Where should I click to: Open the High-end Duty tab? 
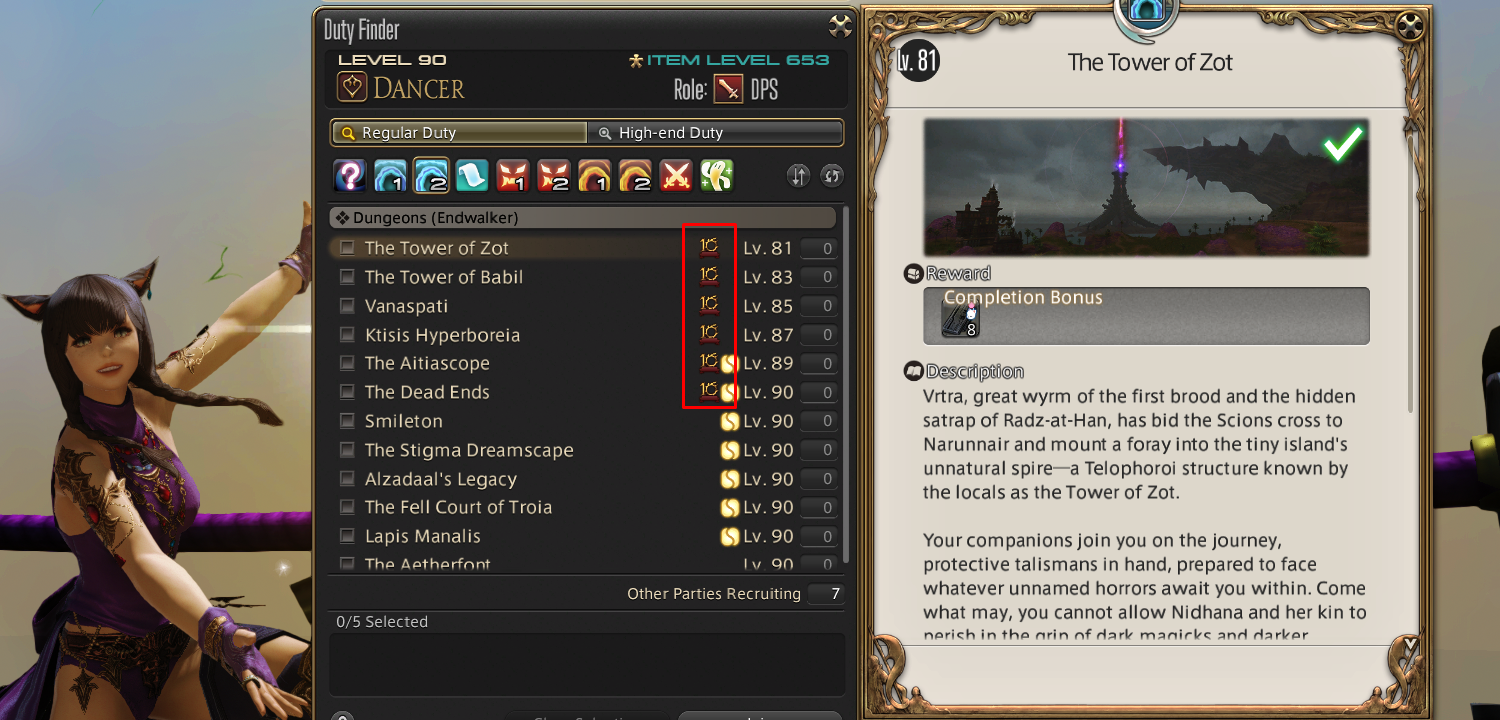click(718, 131)
